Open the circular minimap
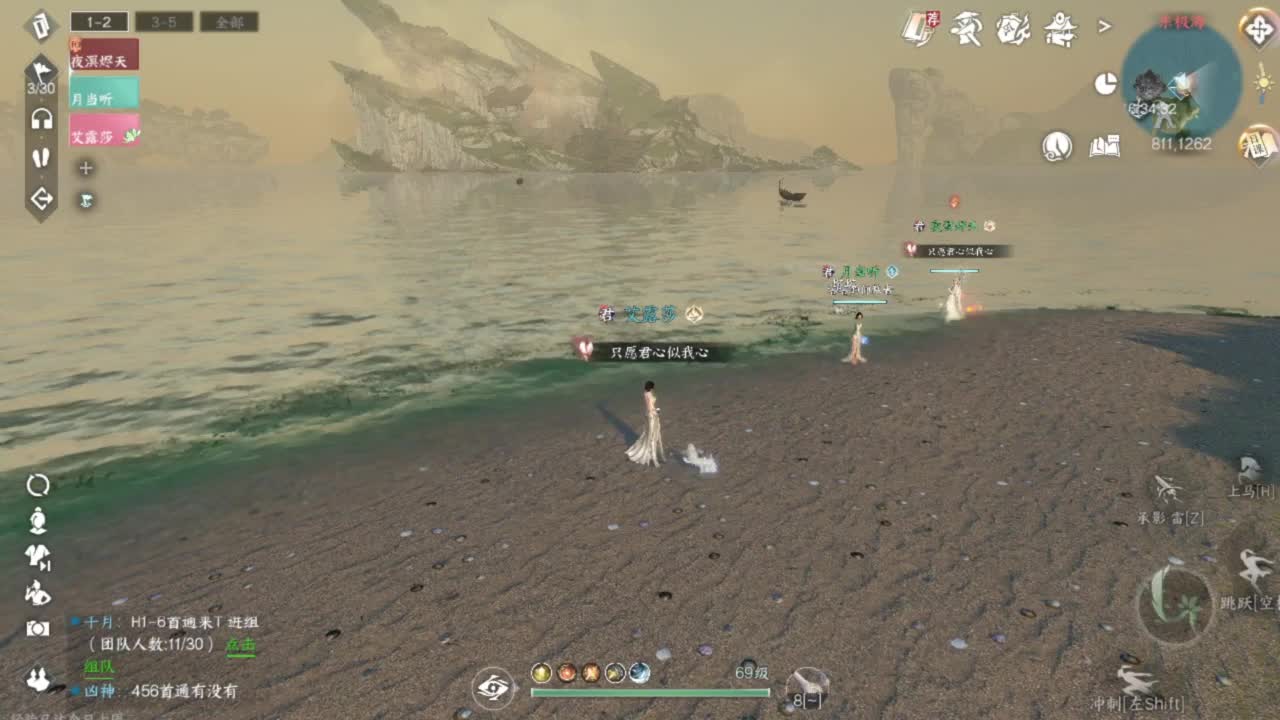Viewport: 1280px width, 720px height. [x=1180, y=80]
